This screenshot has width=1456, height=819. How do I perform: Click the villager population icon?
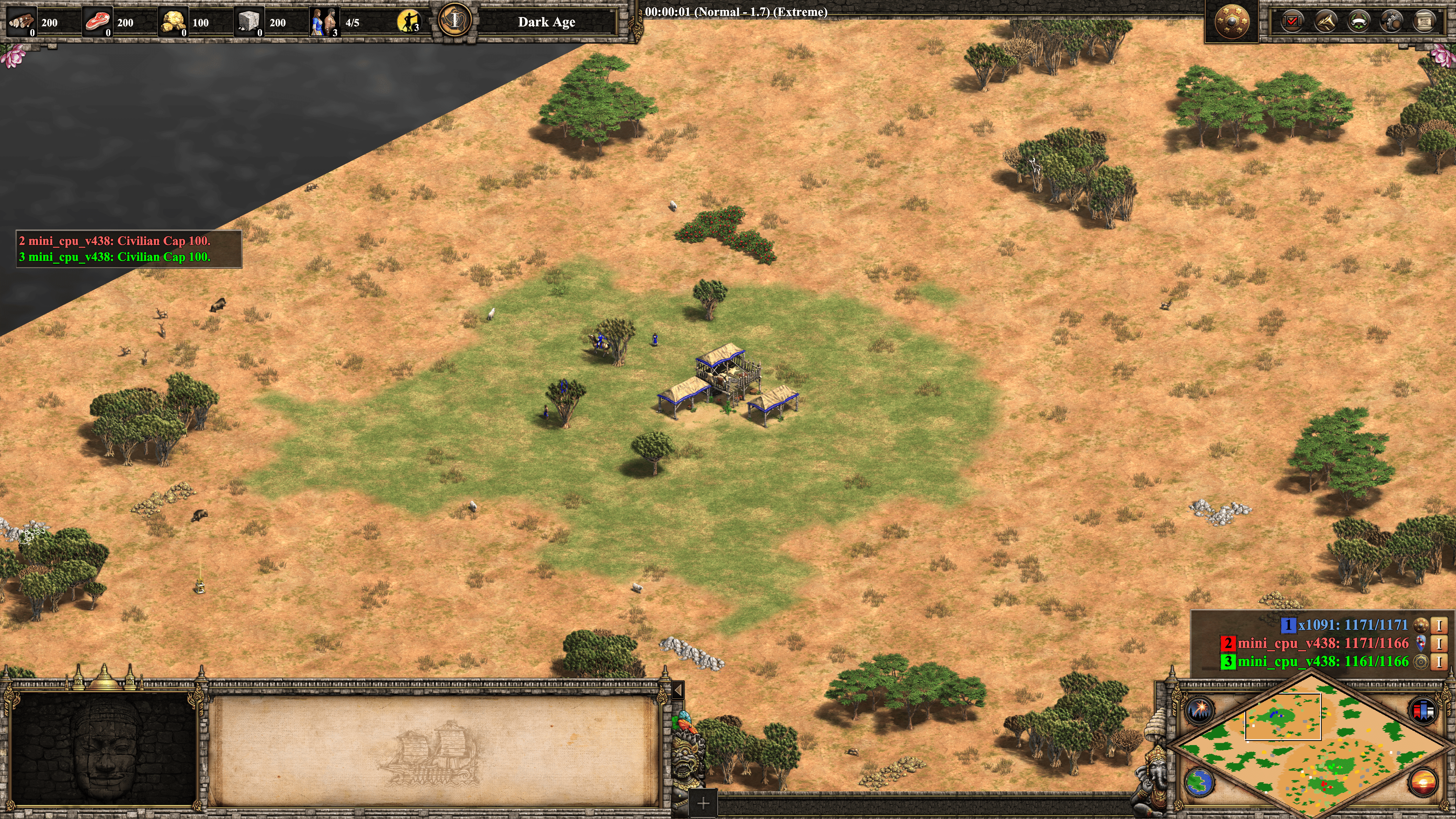click(325, 22)
